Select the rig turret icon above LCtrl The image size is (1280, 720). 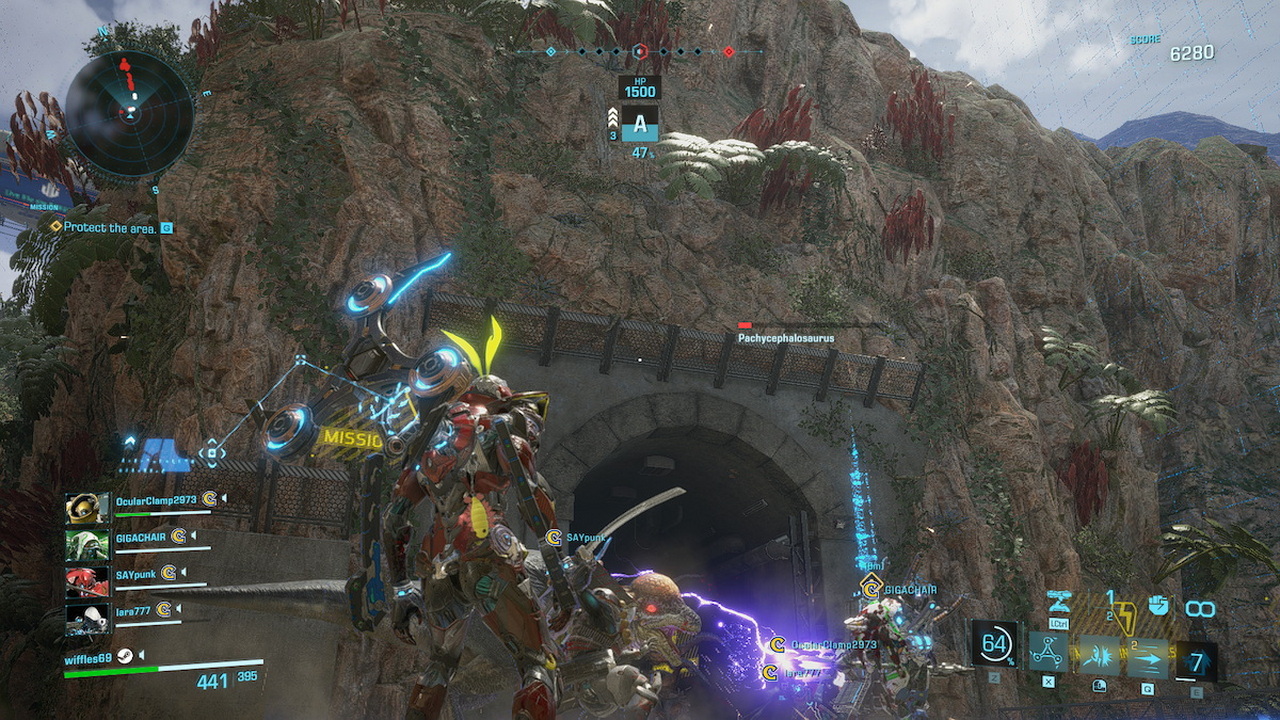(x=1060, y=602)
